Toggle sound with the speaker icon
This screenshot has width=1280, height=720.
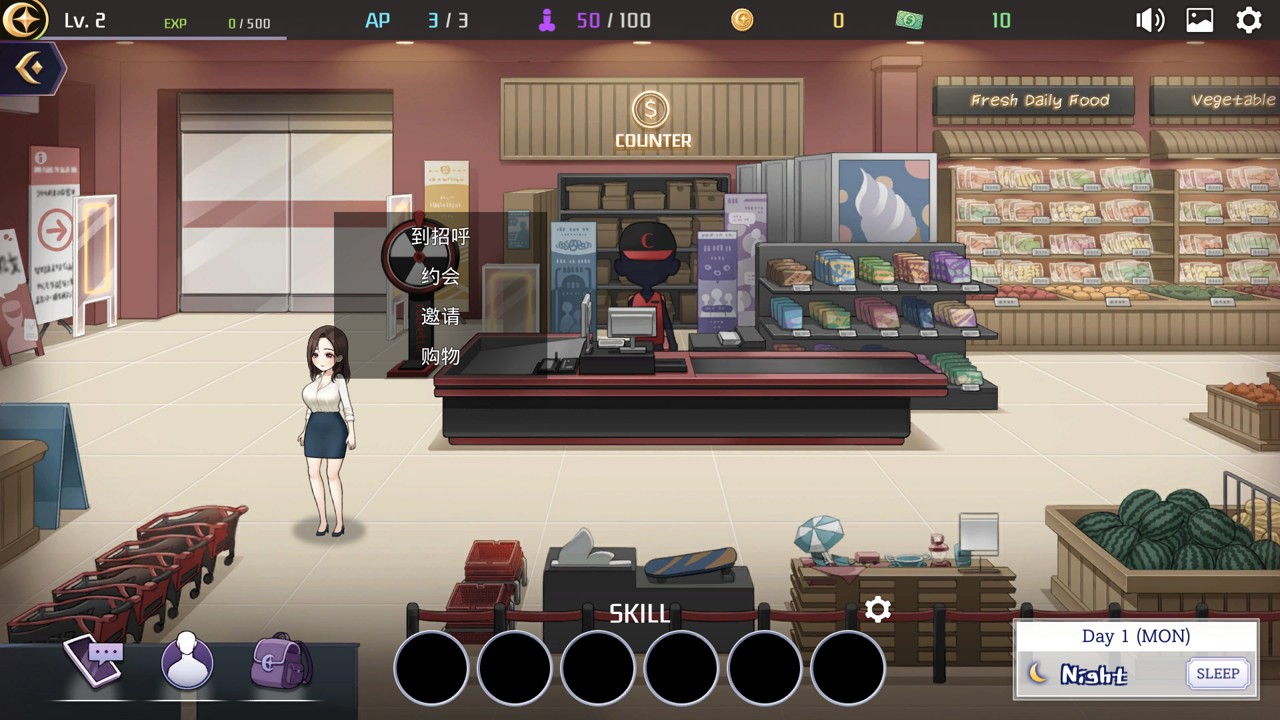1150,20
